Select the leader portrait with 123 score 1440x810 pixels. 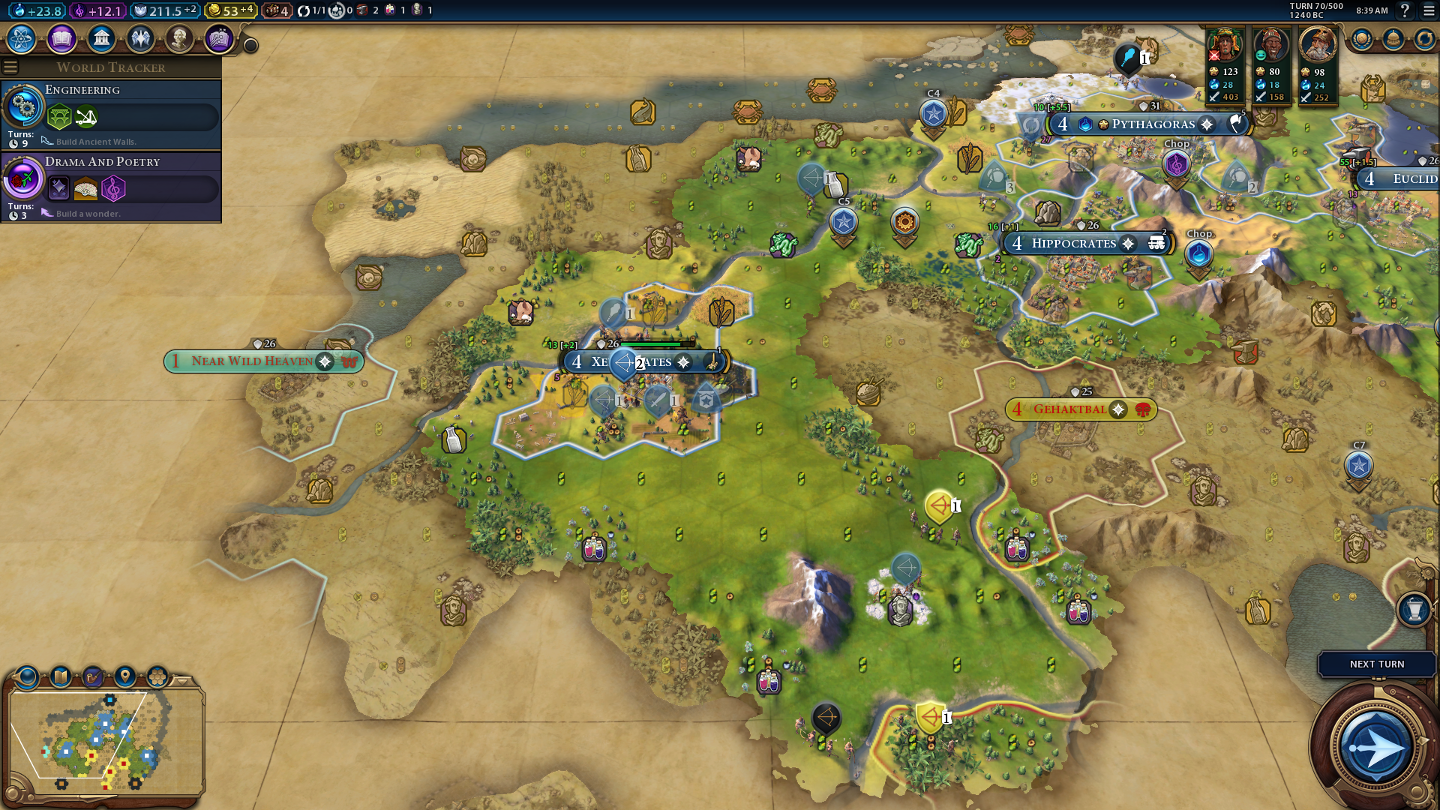(1225, 46)
